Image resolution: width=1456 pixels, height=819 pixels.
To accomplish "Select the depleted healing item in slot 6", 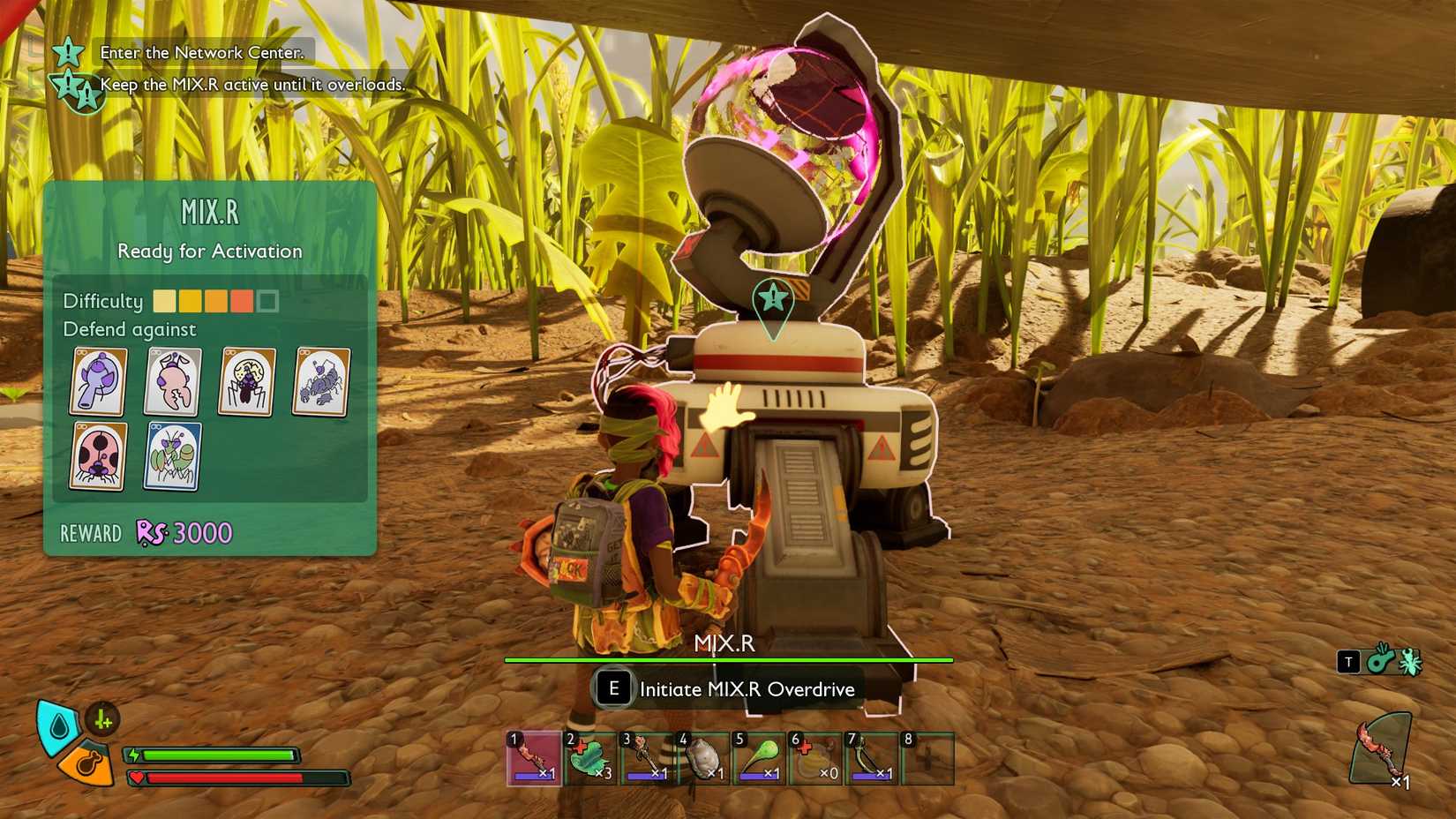I will [816, 758].
